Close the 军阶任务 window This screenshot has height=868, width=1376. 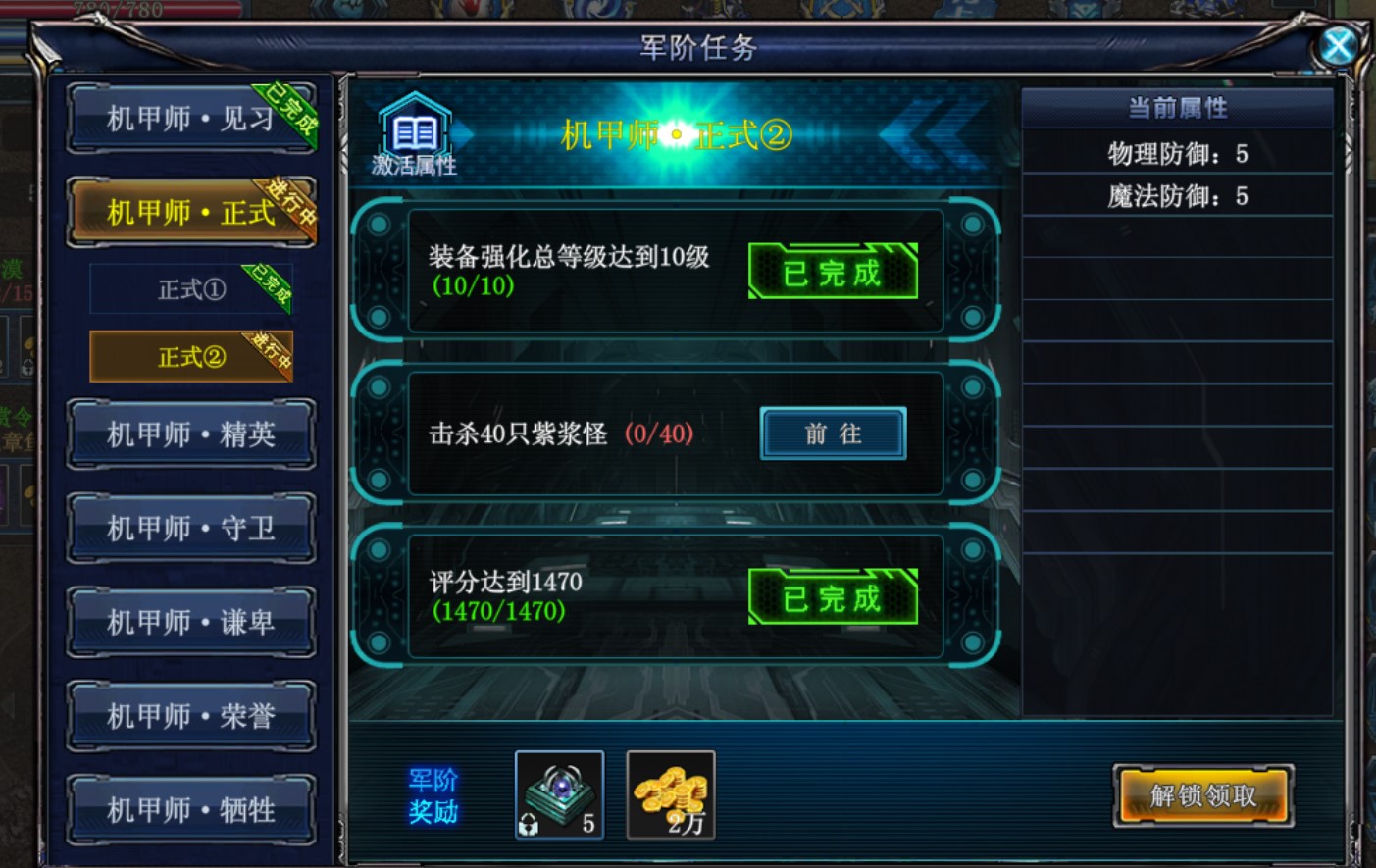point(1338,45)
